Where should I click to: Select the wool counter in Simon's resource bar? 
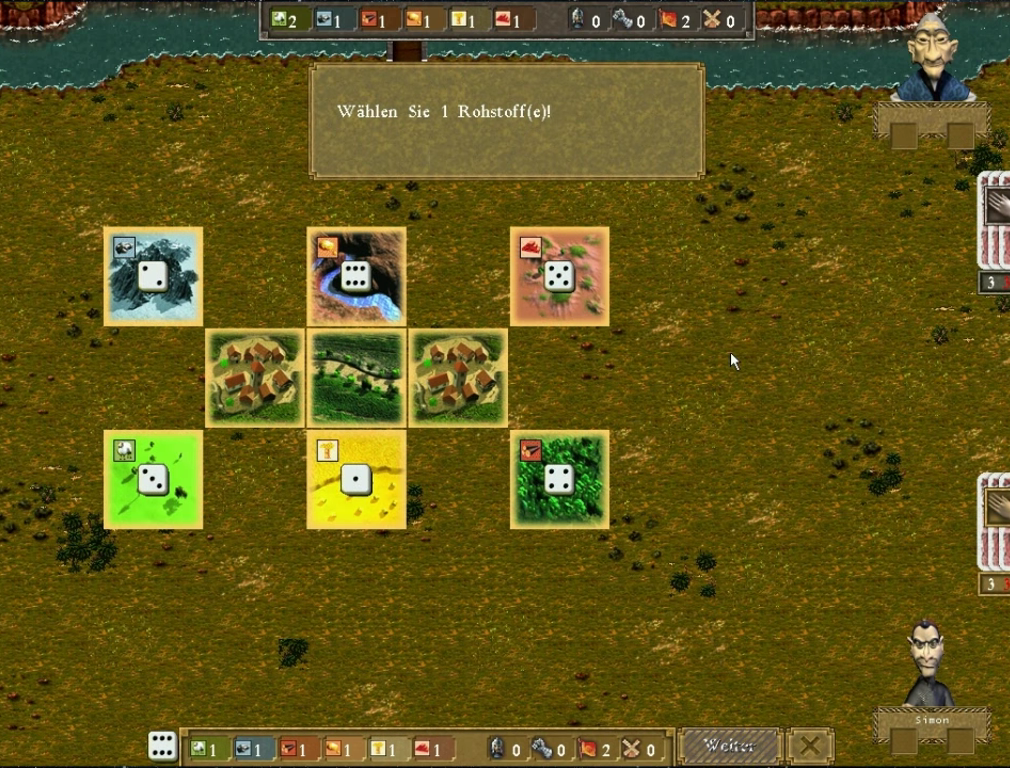204,748
